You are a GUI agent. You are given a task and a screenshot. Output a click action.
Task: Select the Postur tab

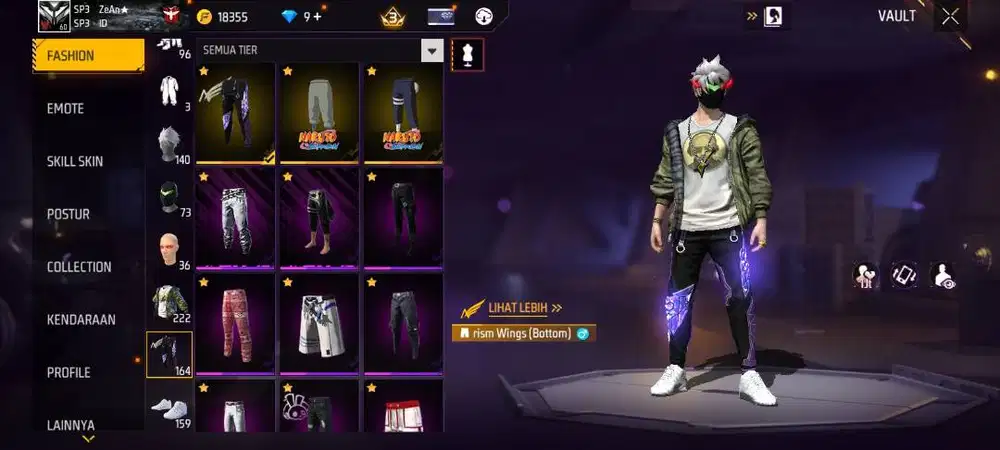88,214
